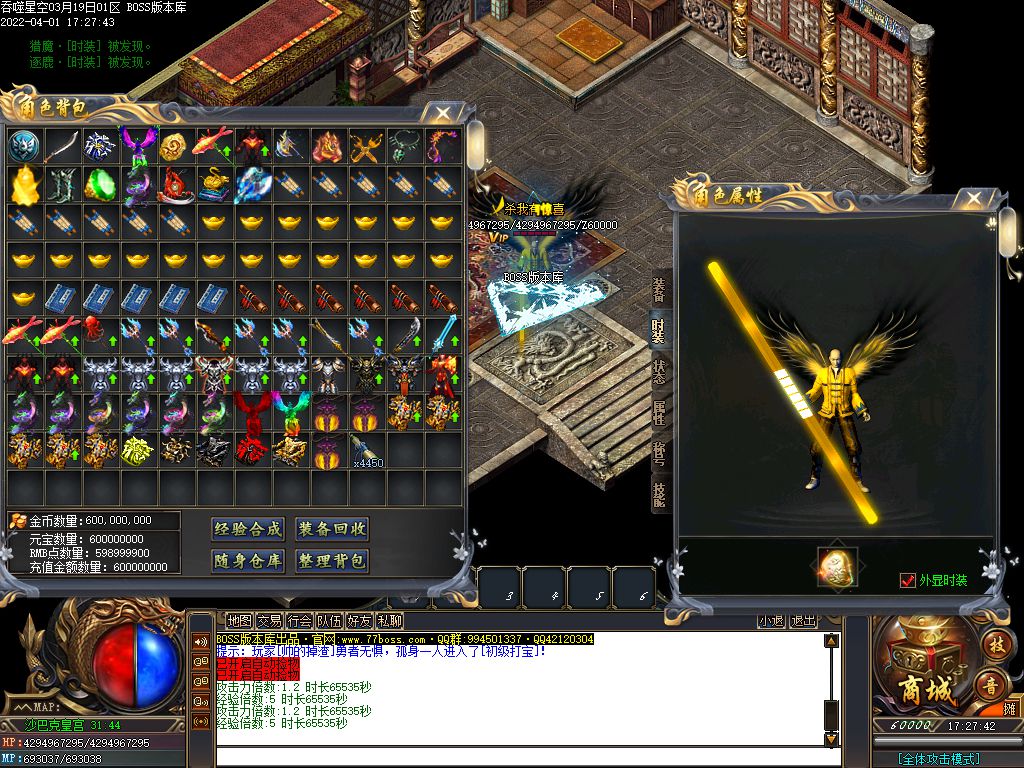Switch to the 装备 equipment tab

tap(659, 290)
